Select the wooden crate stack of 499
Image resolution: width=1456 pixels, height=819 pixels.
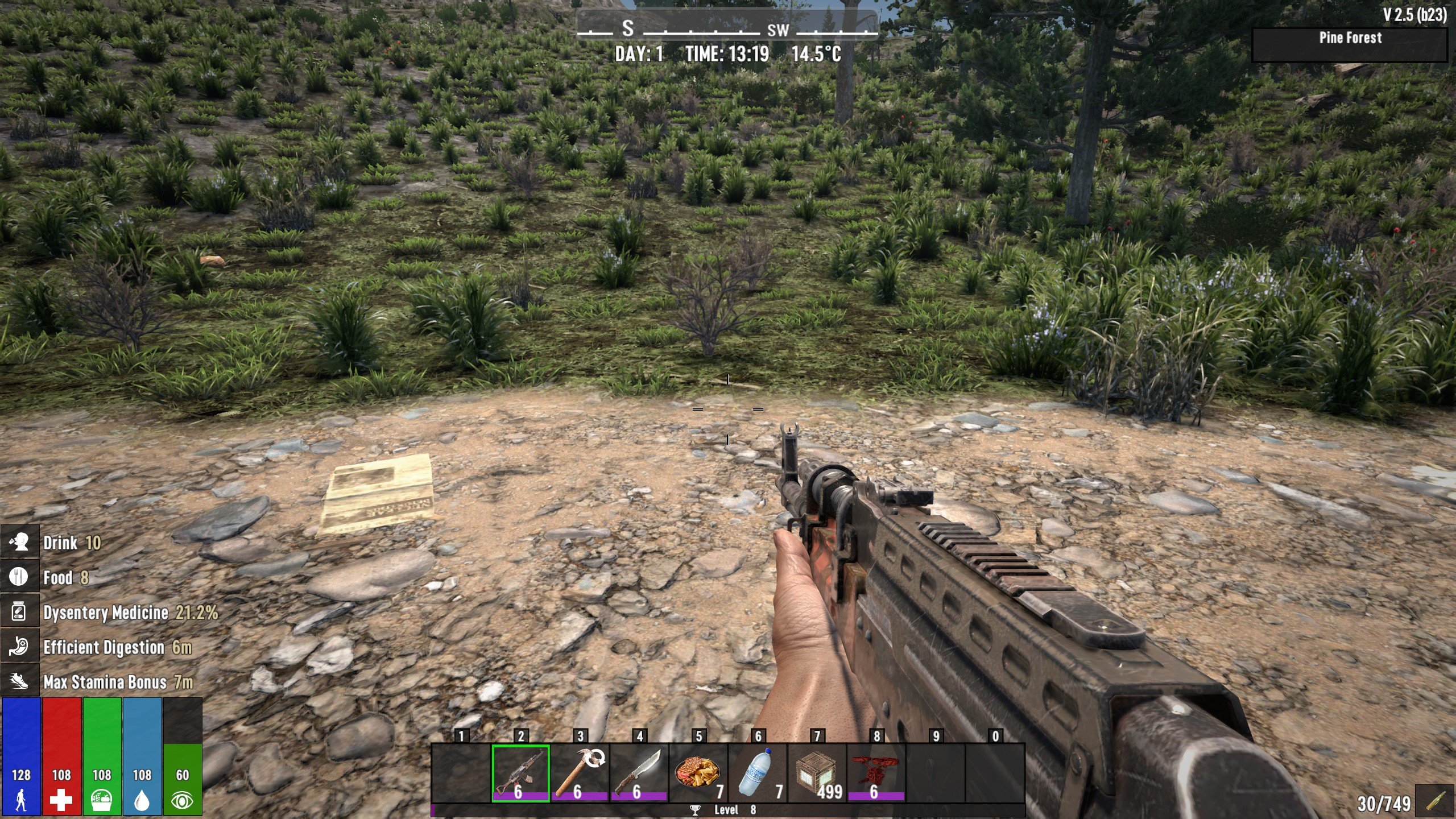pyautogui.click(x=817, y=773)
